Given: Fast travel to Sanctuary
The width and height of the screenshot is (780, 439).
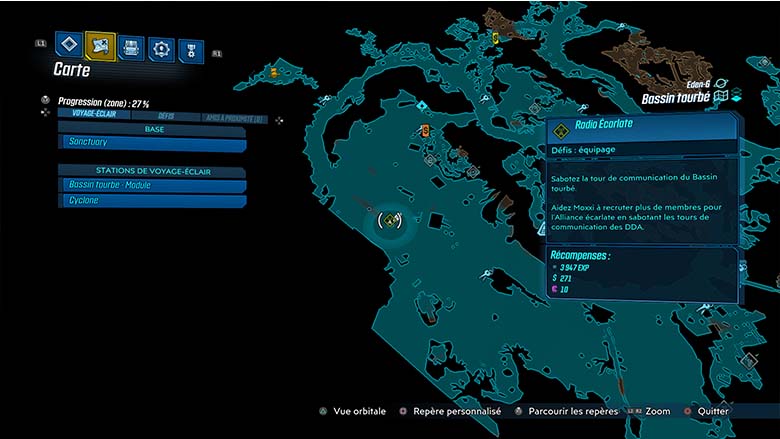Looking at the screenshot, I should coord(150,143).
